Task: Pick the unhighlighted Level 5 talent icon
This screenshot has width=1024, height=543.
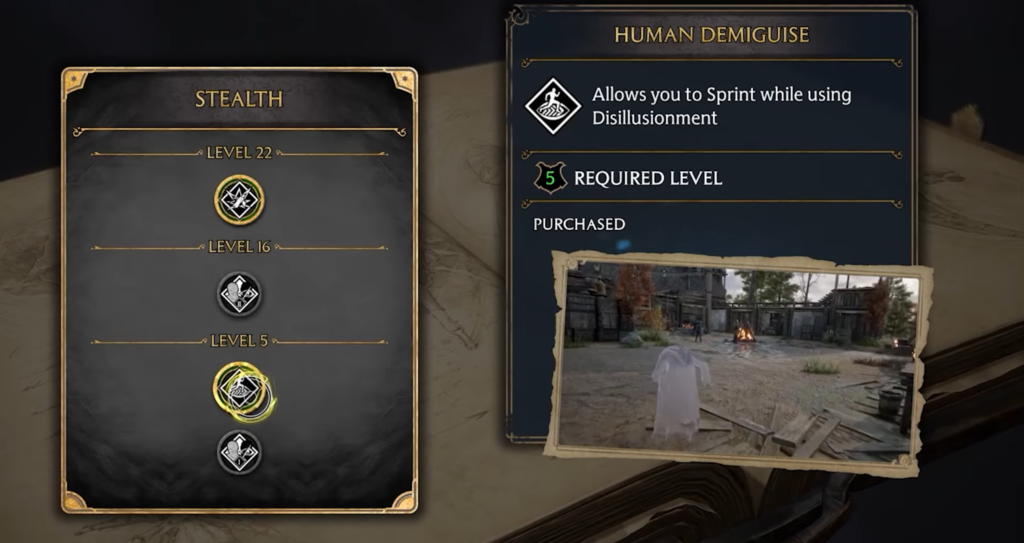Action: tap(239, 452)
